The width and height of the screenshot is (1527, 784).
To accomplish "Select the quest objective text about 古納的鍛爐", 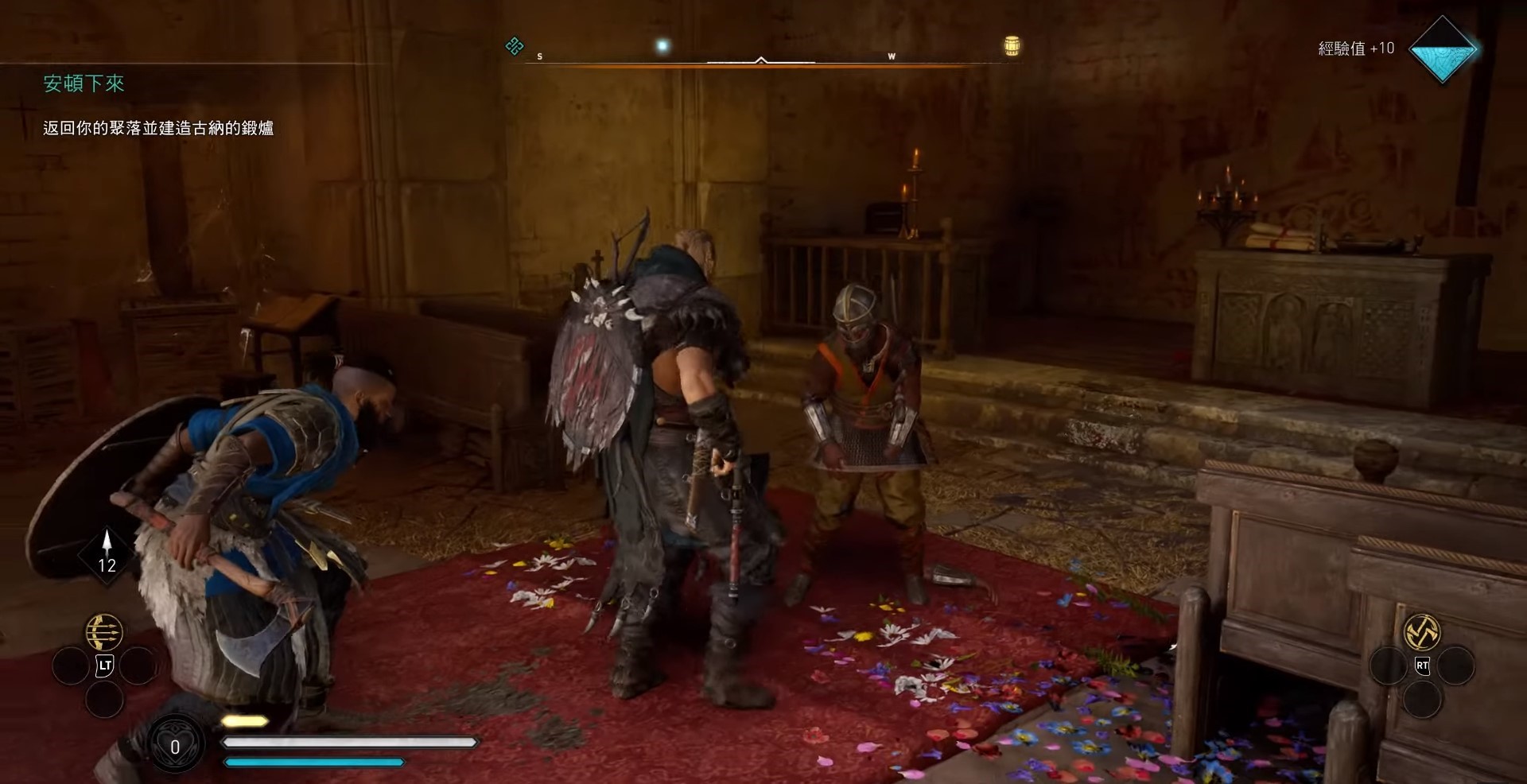I will 158,128.
